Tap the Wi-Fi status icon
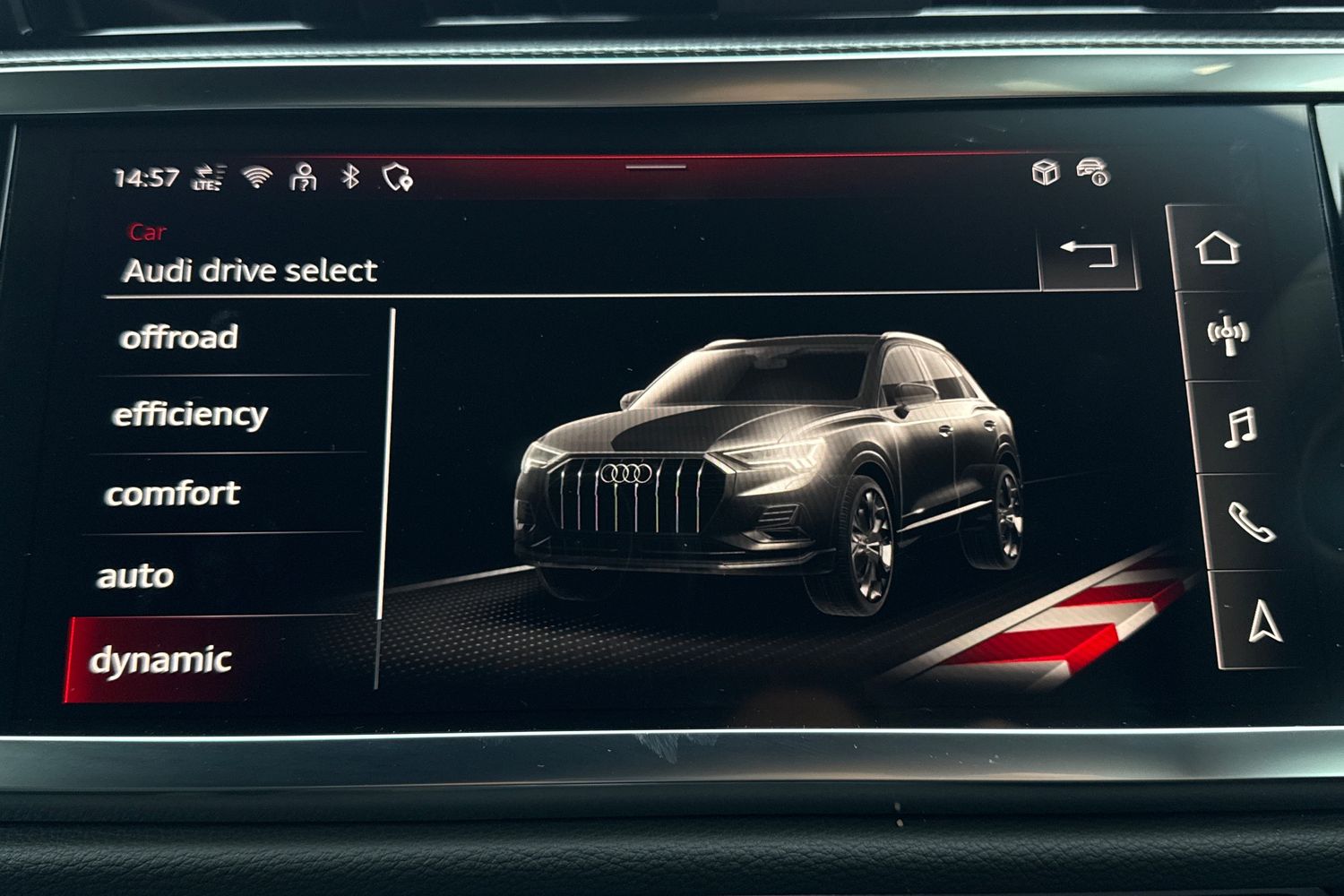Screen dimensions: 1344x896 tap(258, 177)
